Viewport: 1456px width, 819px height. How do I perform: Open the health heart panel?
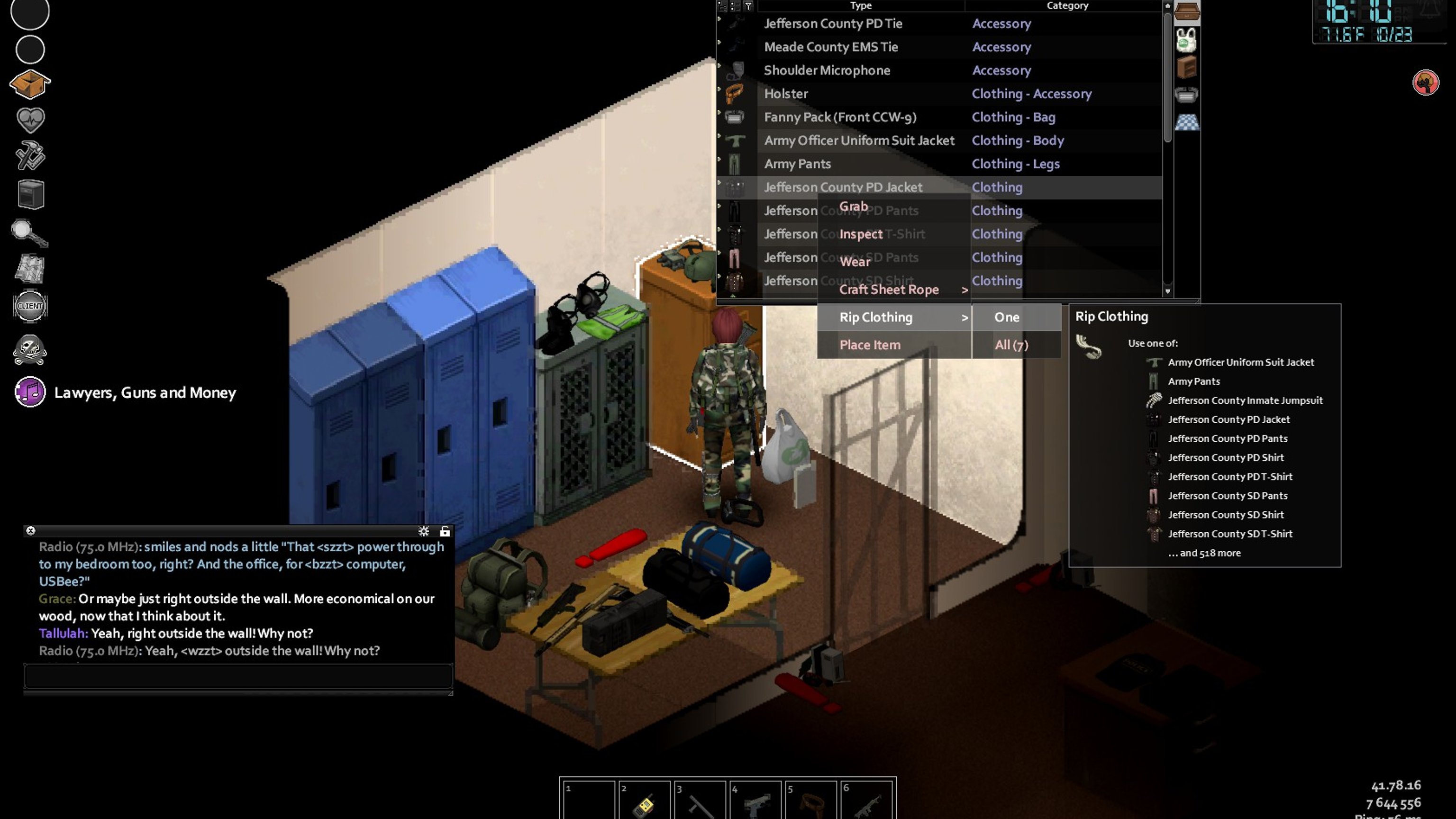tap(30, 119)
